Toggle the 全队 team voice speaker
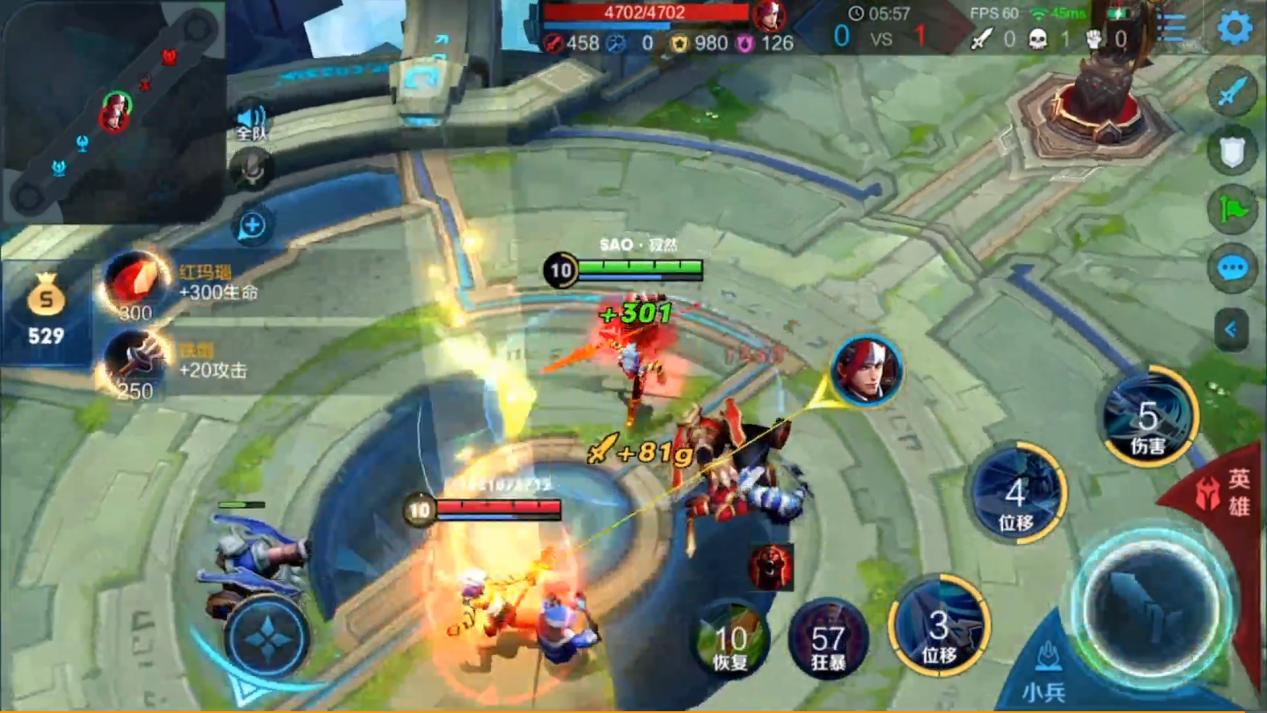 [x=252, y=120]
